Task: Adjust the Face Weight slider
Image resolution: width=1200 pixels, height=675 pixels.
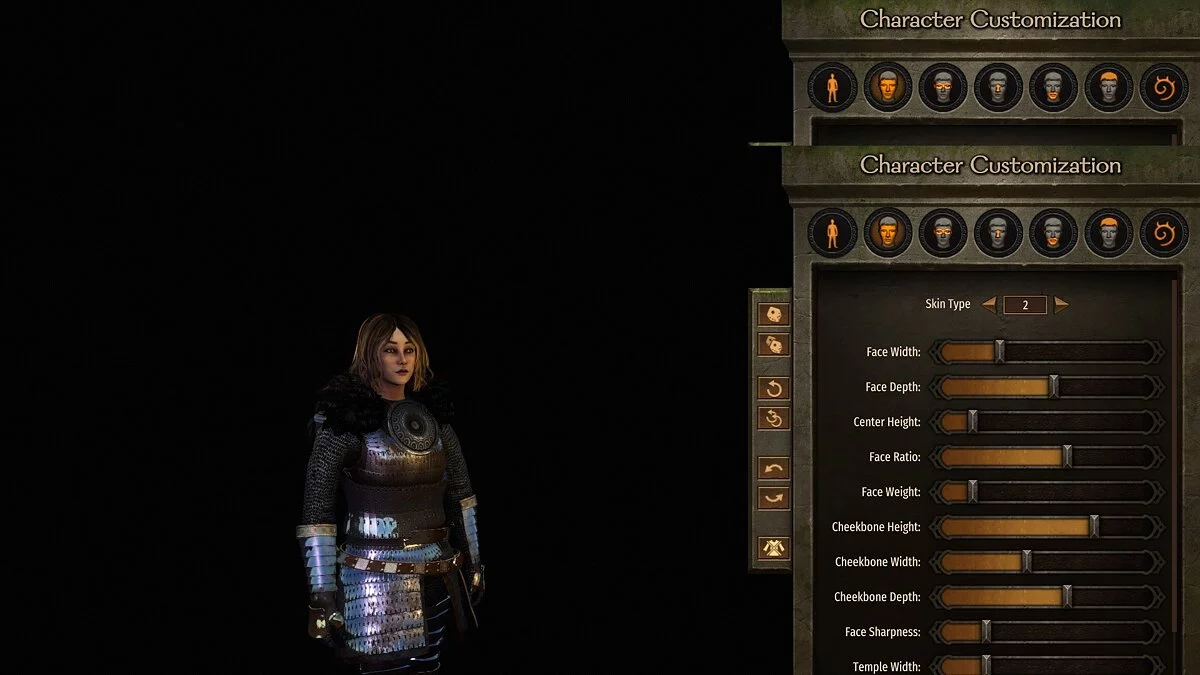Action: point(972,492)
